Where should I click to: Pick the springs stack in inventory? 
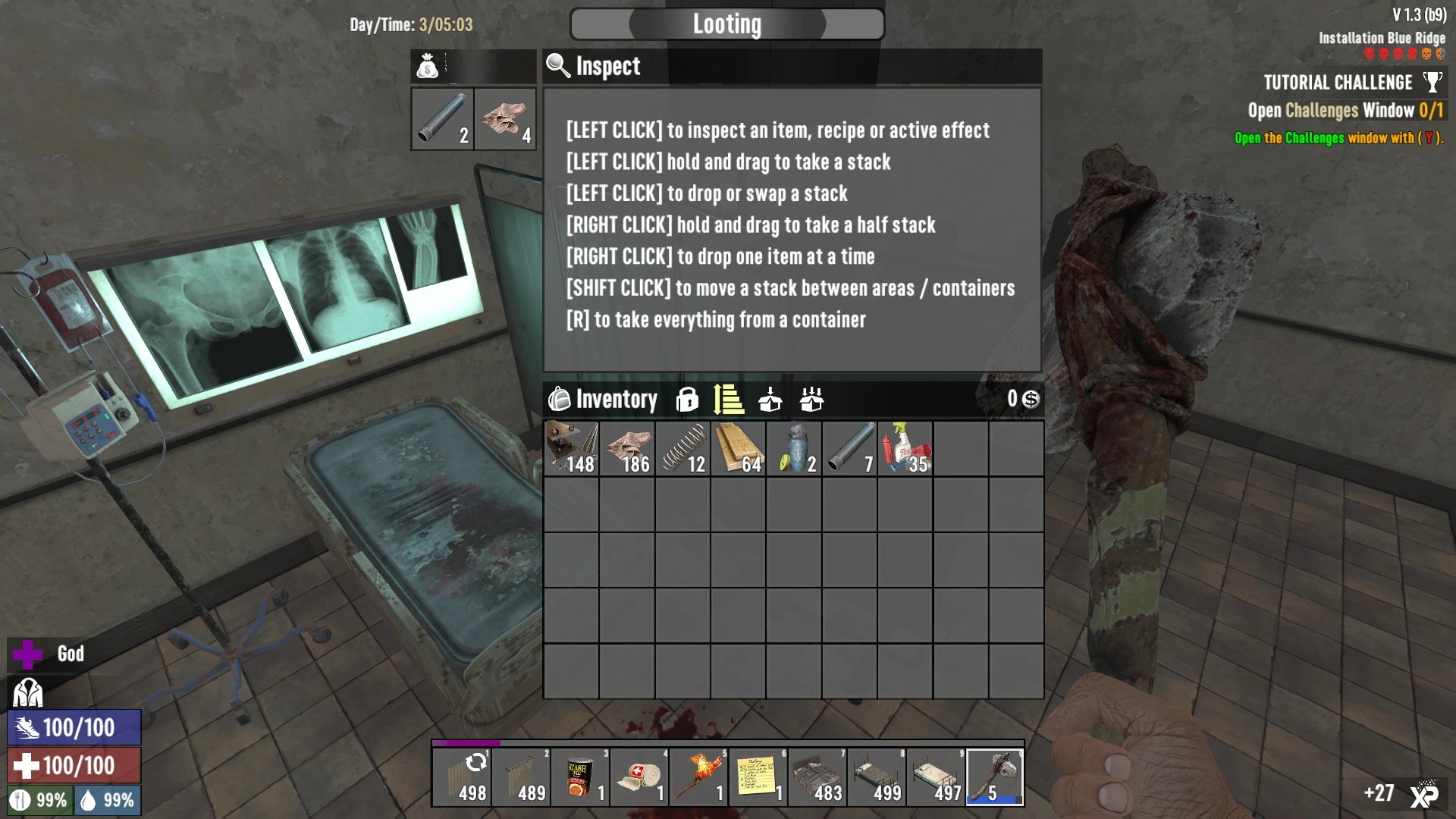pos(683,449)
